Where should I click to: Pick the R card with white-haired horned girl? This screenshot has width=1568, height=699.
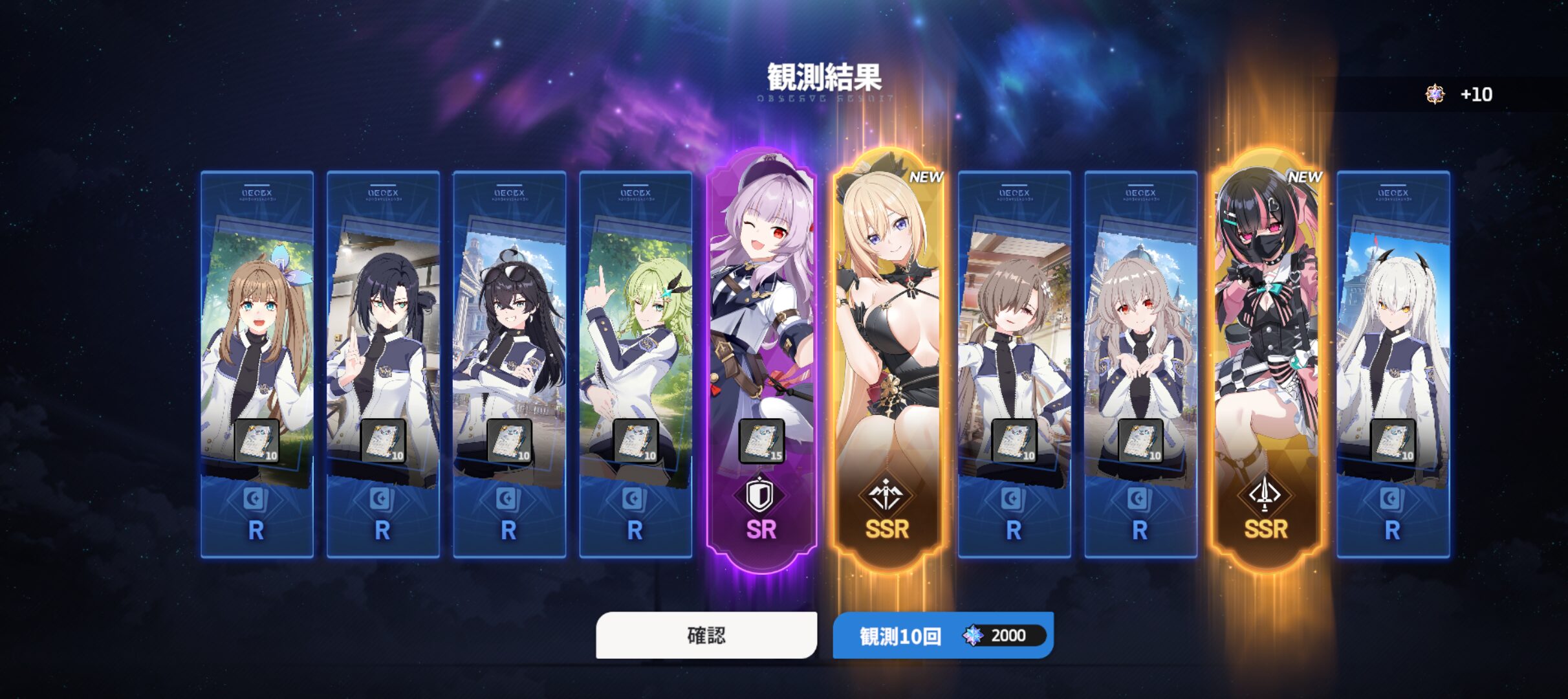[x=1393, y=362]
